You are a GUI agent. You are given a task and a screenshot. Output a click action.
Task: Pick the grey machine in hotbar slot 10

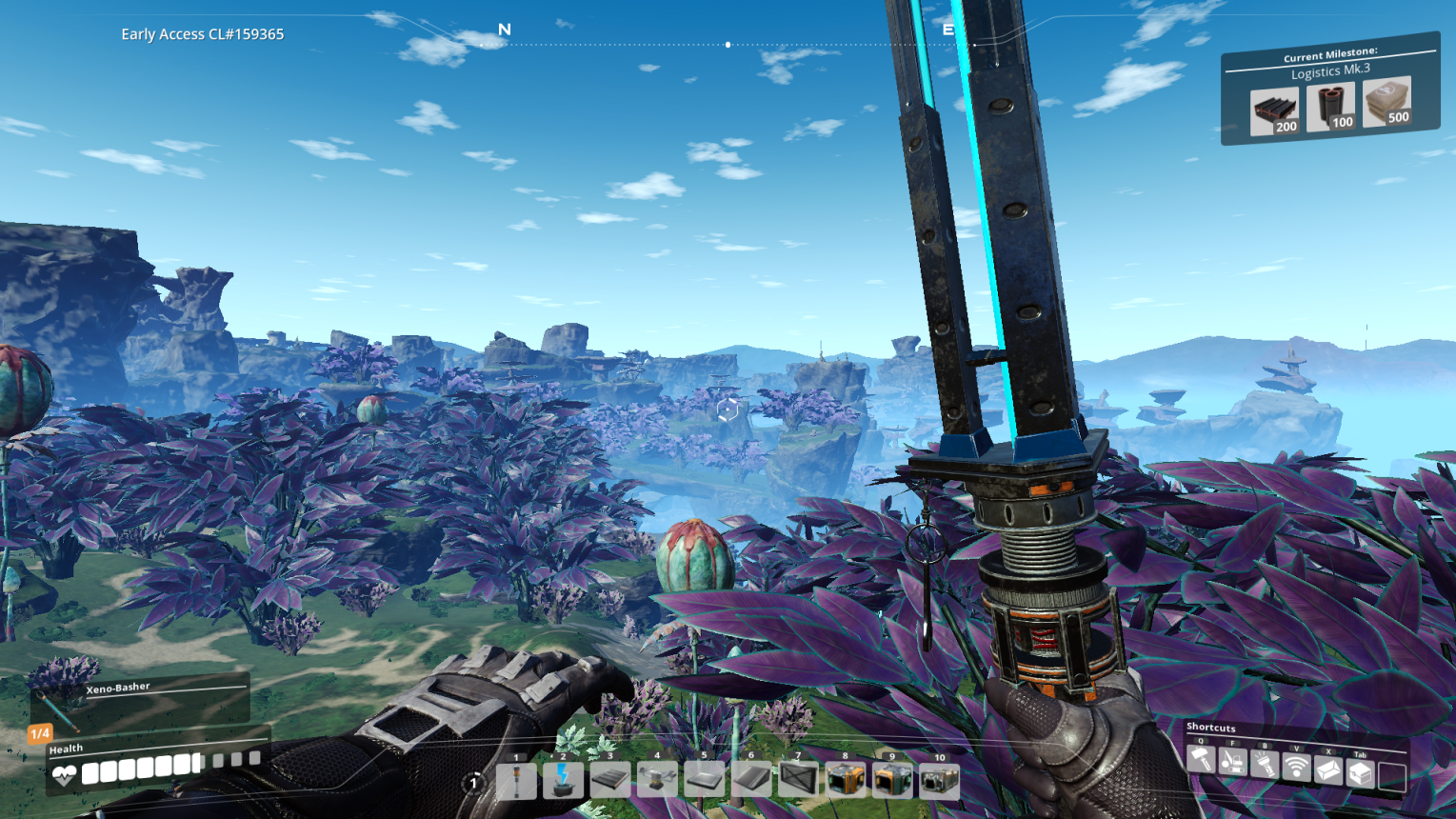939,781
